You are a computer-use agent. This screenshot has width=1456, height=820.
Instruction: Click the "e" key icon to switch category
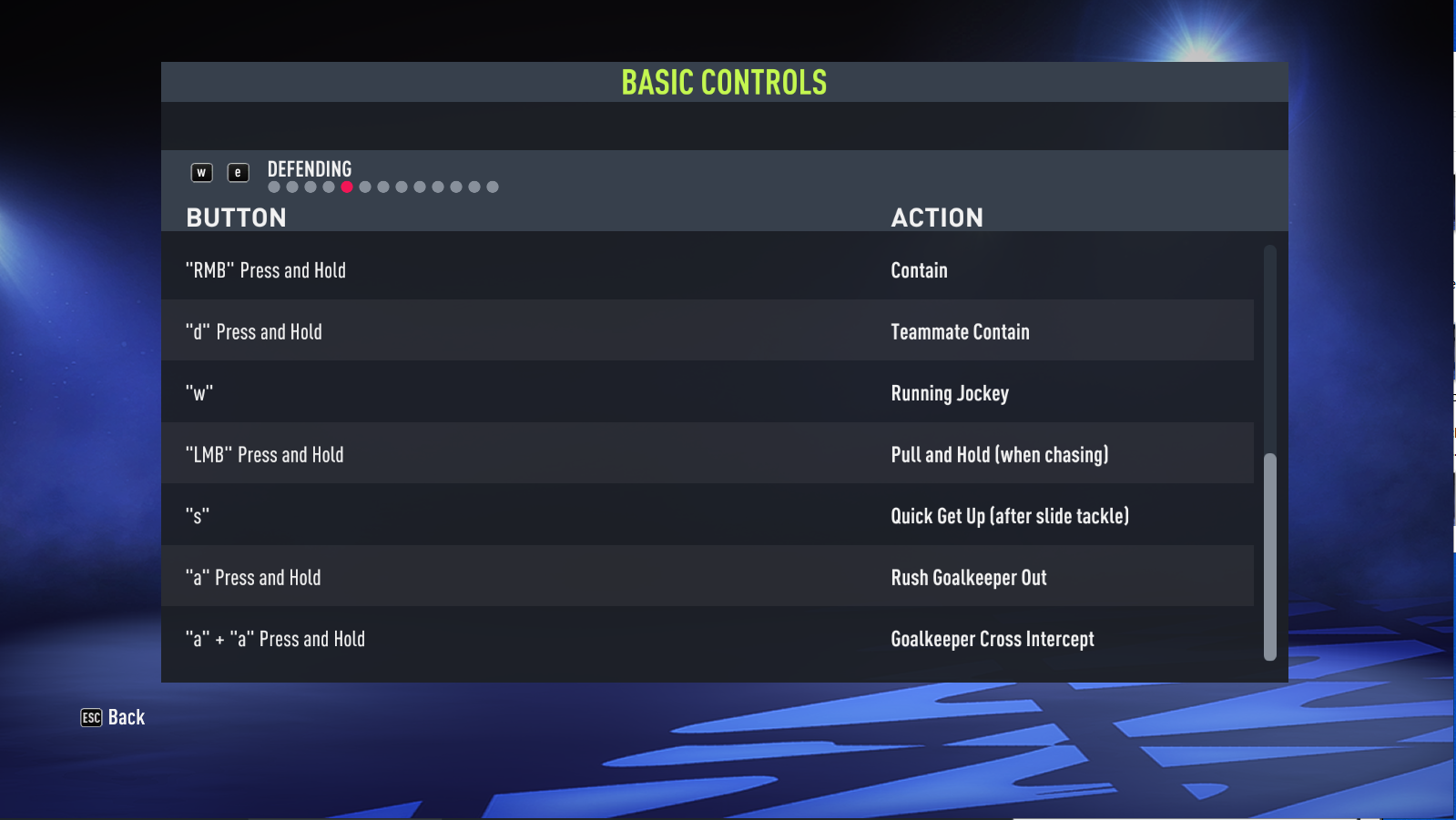(x=238, y=171)
